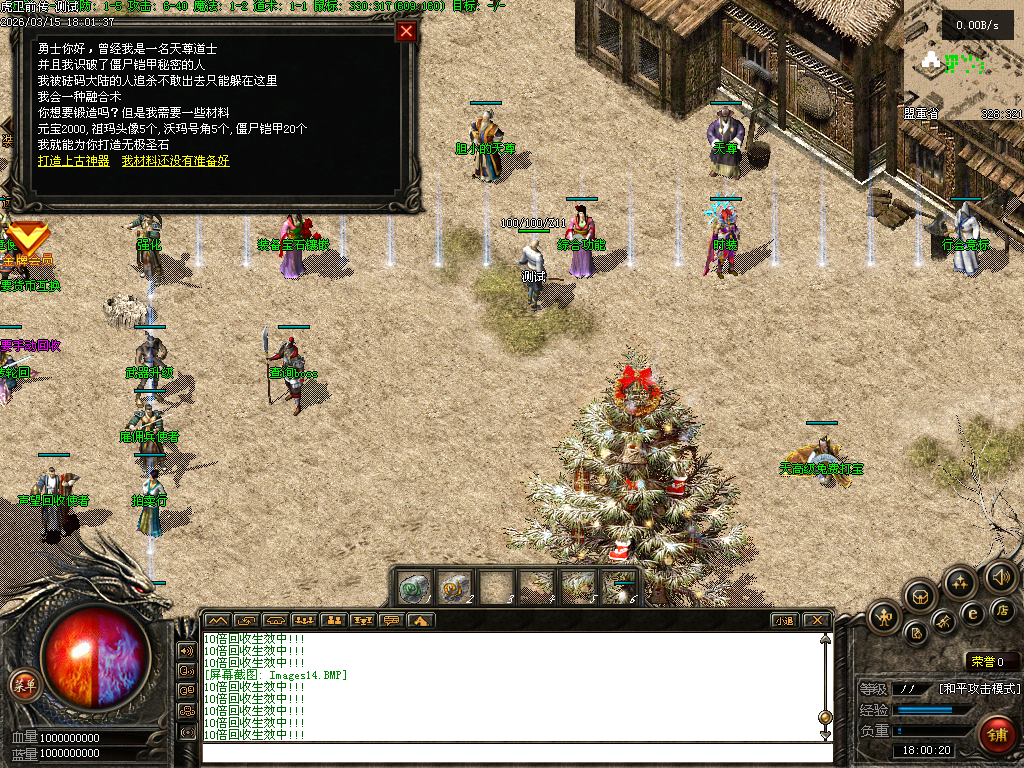Select the 我材料还没有准备好 reply
The image size is (1024, 768).
pyautogui.click(x=175, y=161)
